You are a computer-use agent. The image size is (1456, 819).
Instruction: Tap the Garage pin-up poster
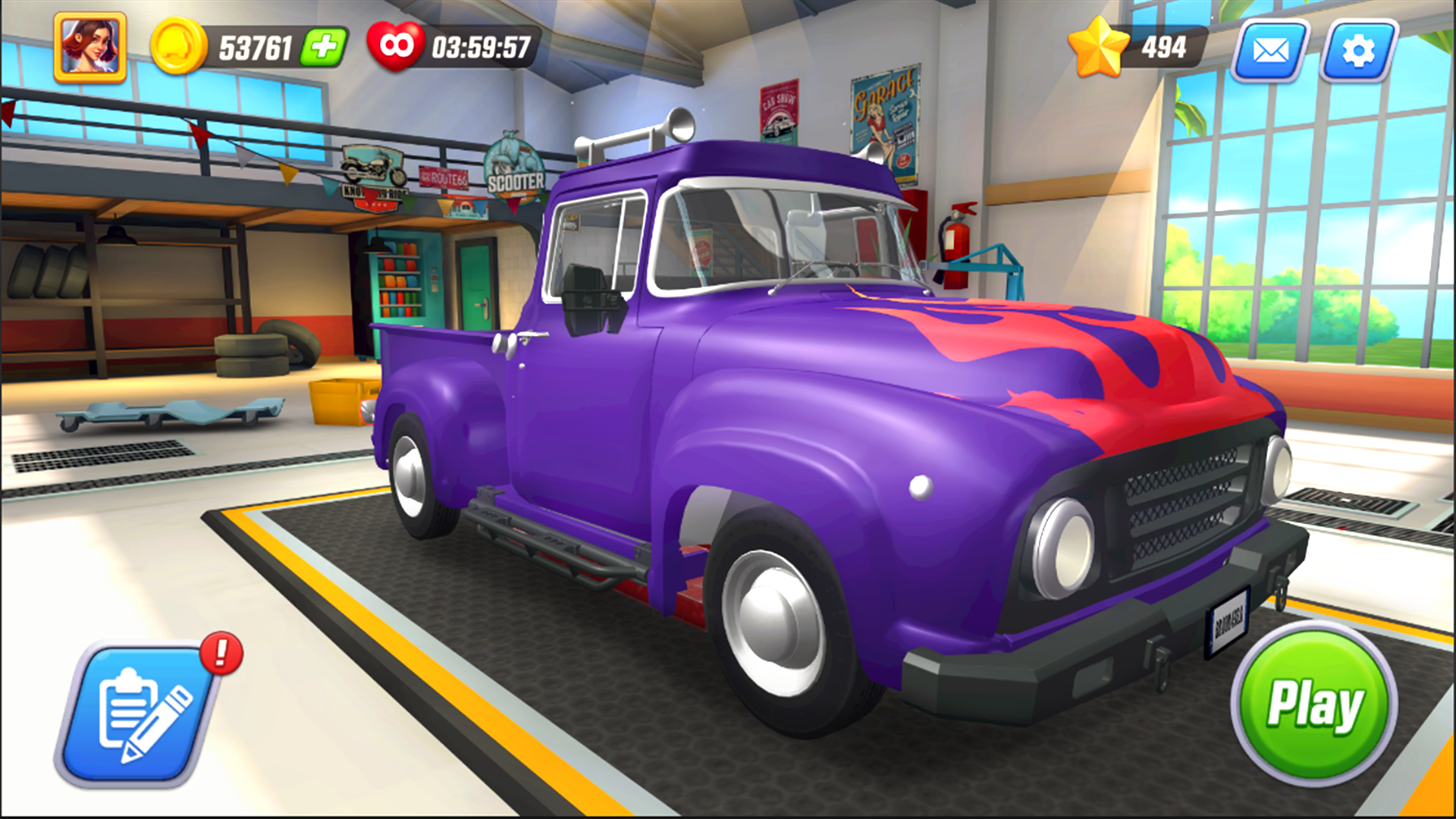click(x=884, y=125)
